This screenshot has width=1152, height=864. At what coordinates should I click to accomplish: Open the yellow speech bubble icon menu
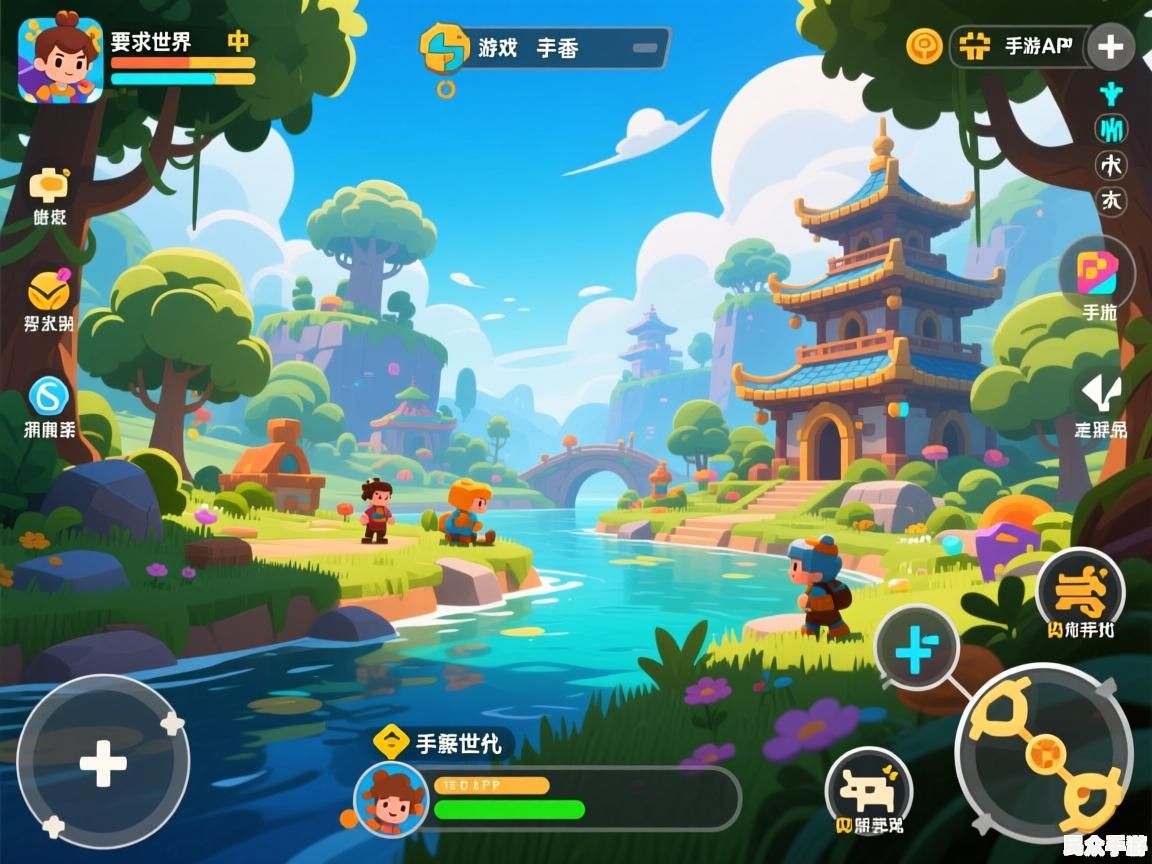(x=48, y=185)
